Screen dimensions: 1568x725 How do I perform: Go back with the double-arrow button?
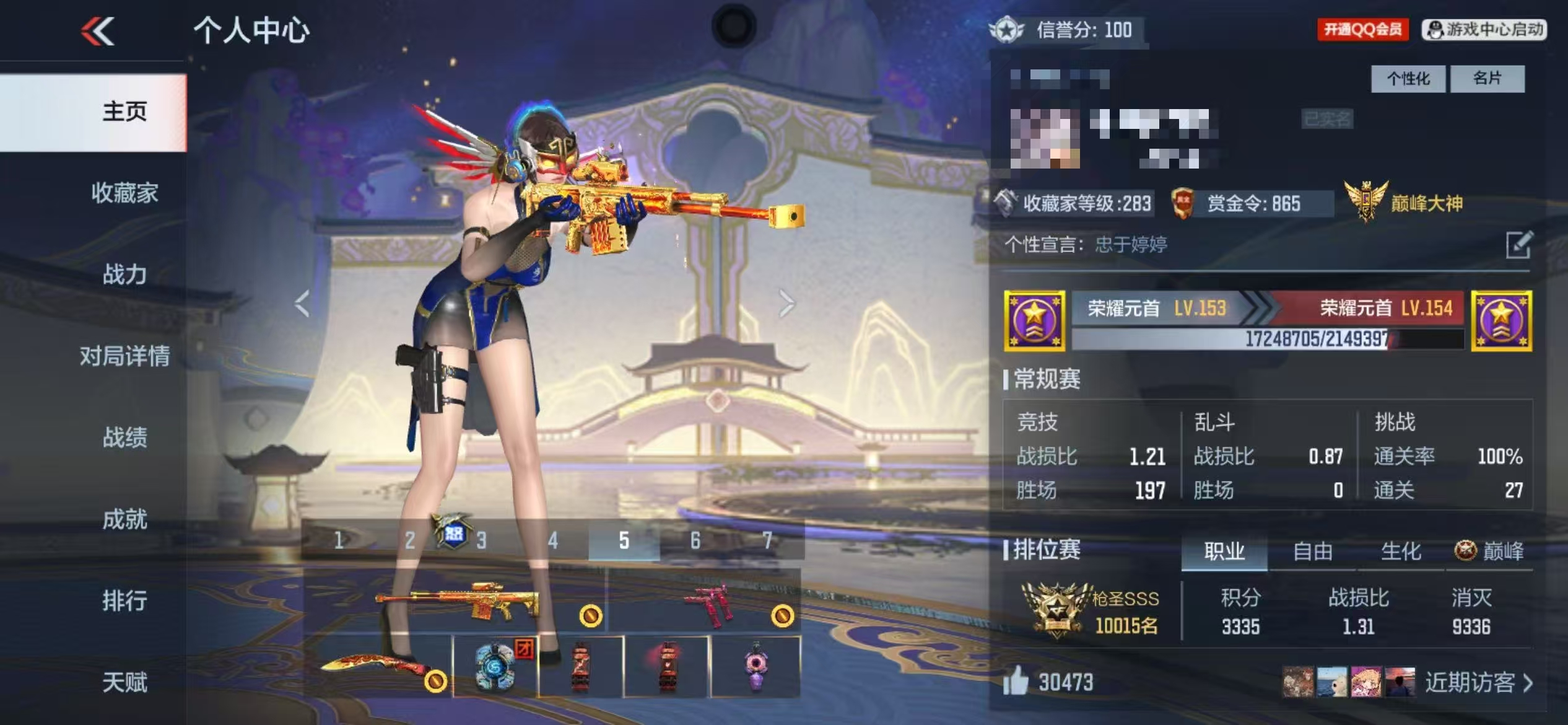click(98, 31)
